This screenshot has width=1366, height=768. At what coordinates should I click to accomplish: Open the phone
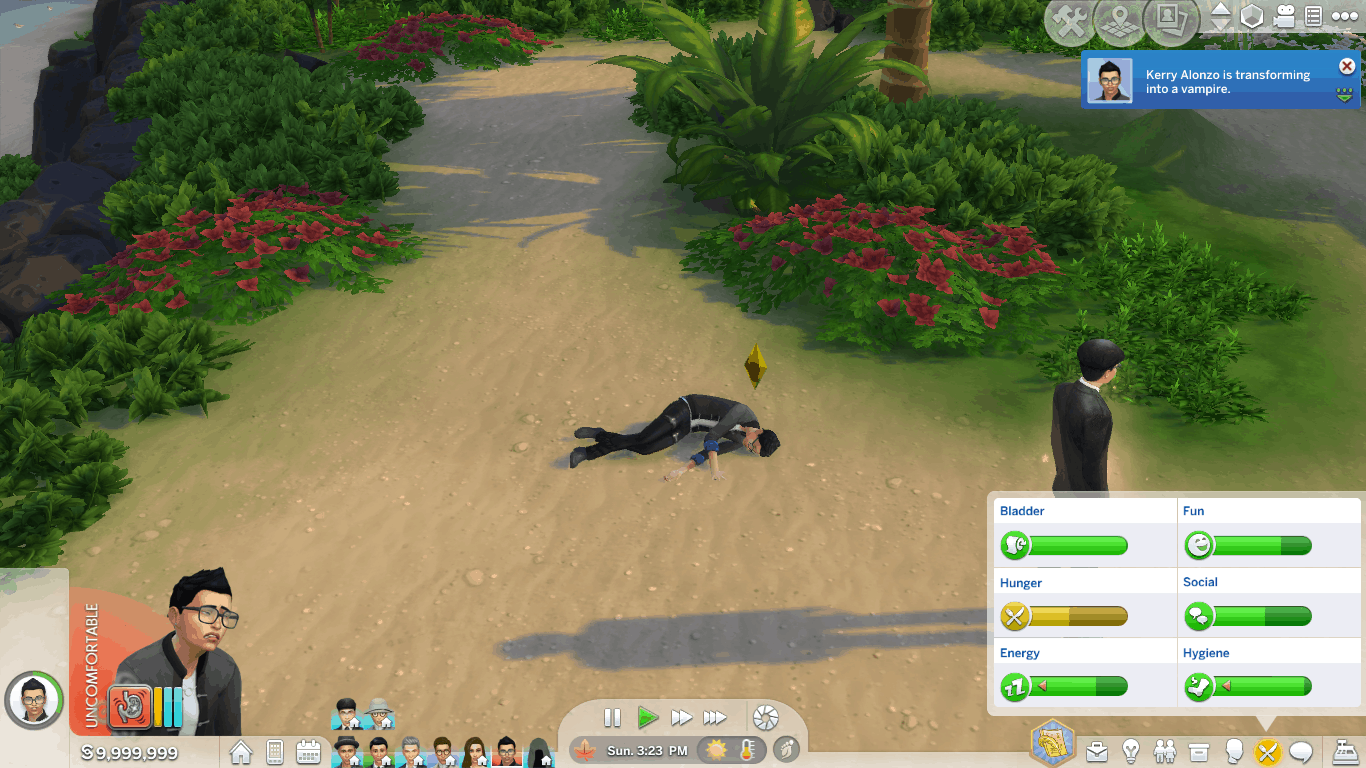[275, 752]
